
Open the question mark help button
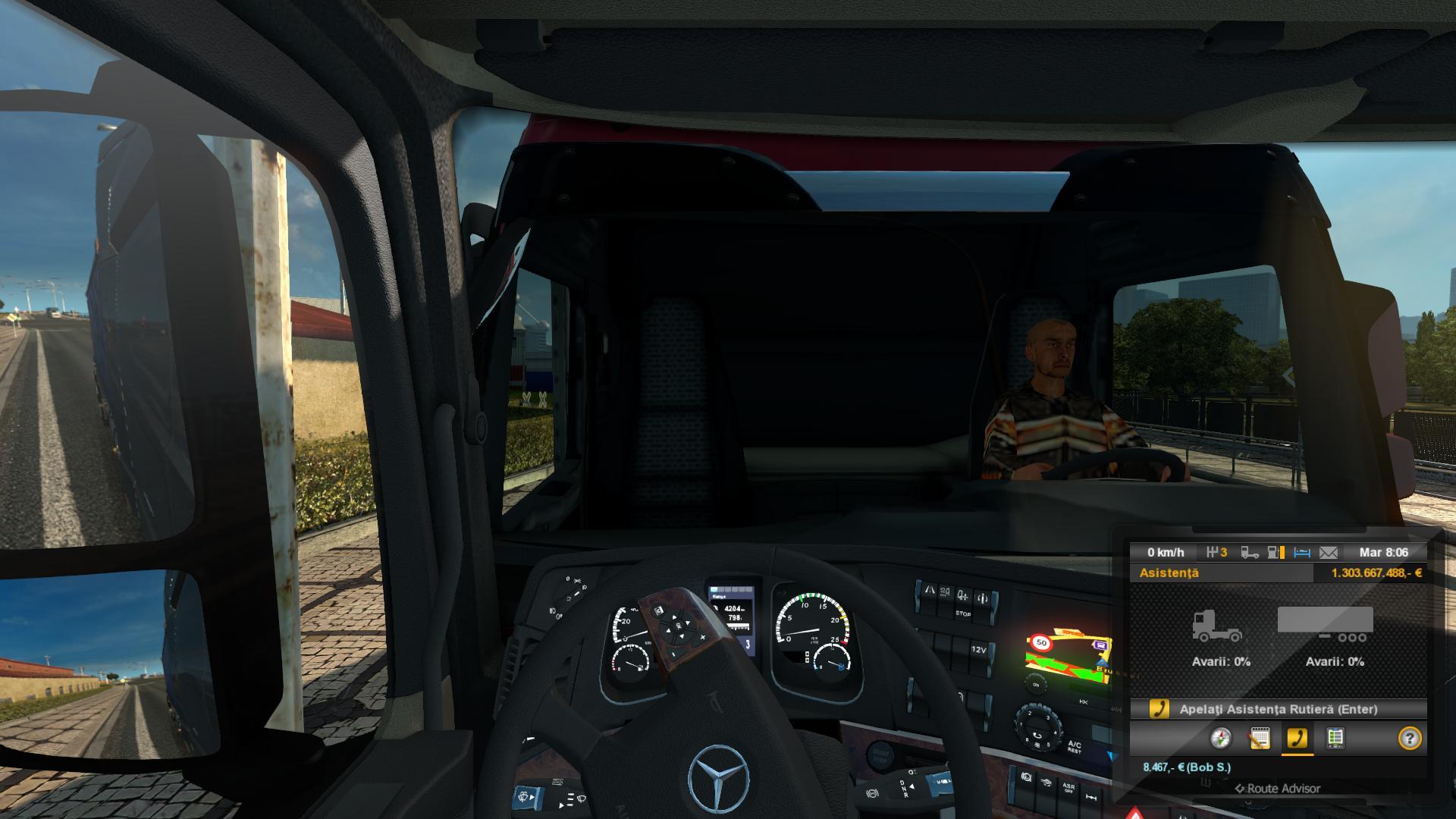pyautogui.click(x=1409, y=738)
